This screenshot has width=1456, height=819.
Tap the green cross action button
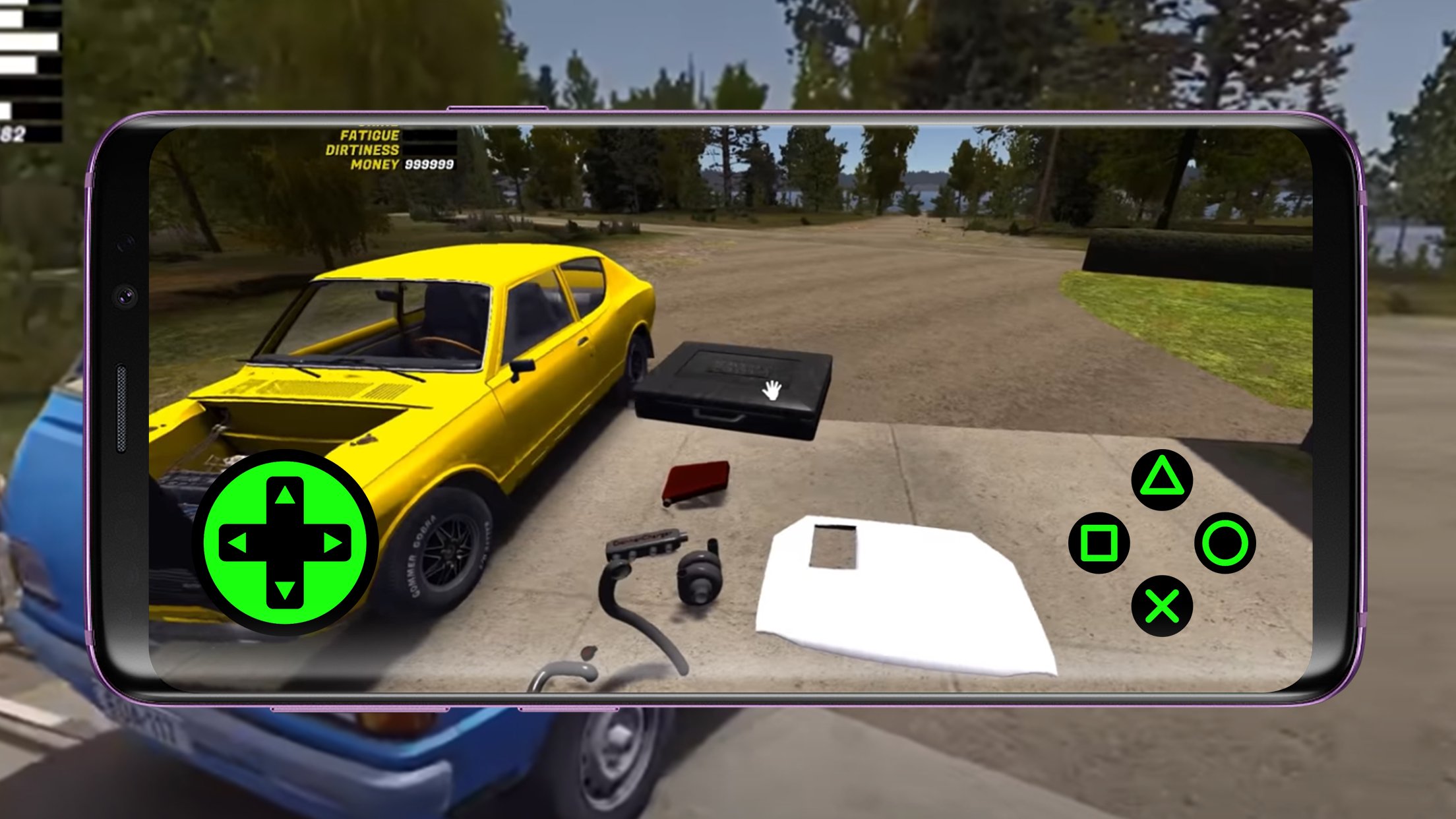point(1161,606)
